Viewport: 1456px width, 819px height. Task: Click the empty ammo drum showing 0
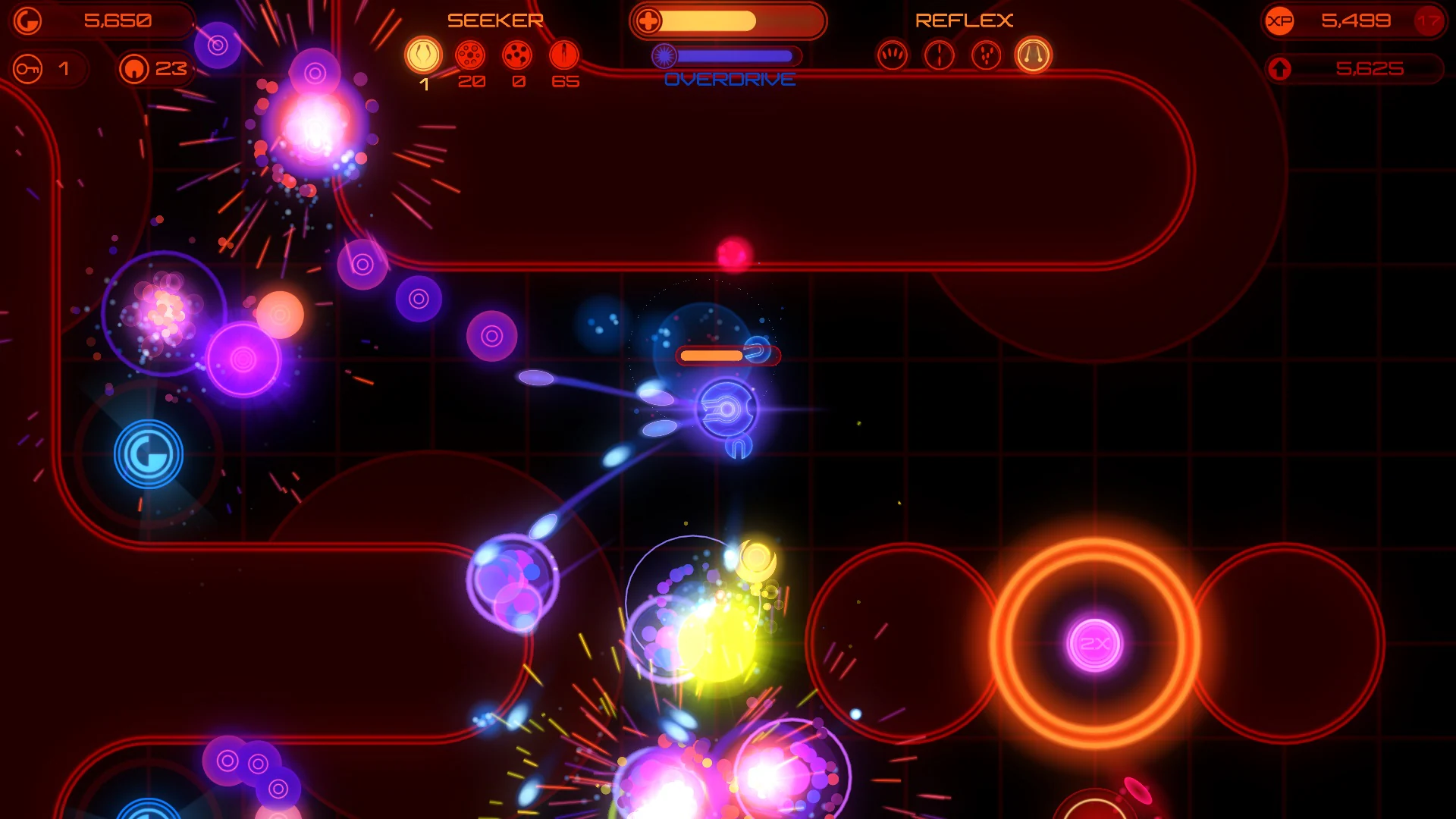(517, 55)
